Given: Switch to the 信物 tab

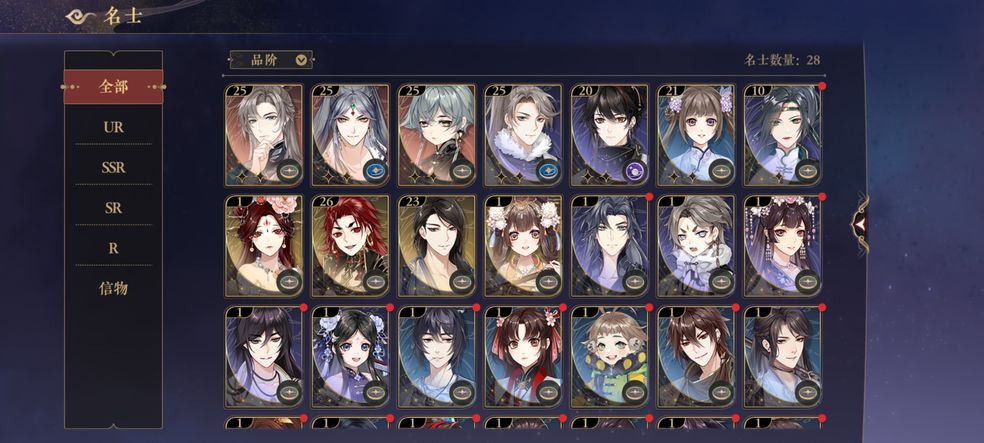Looking at the screenshot, I should [x=113, y=288].
